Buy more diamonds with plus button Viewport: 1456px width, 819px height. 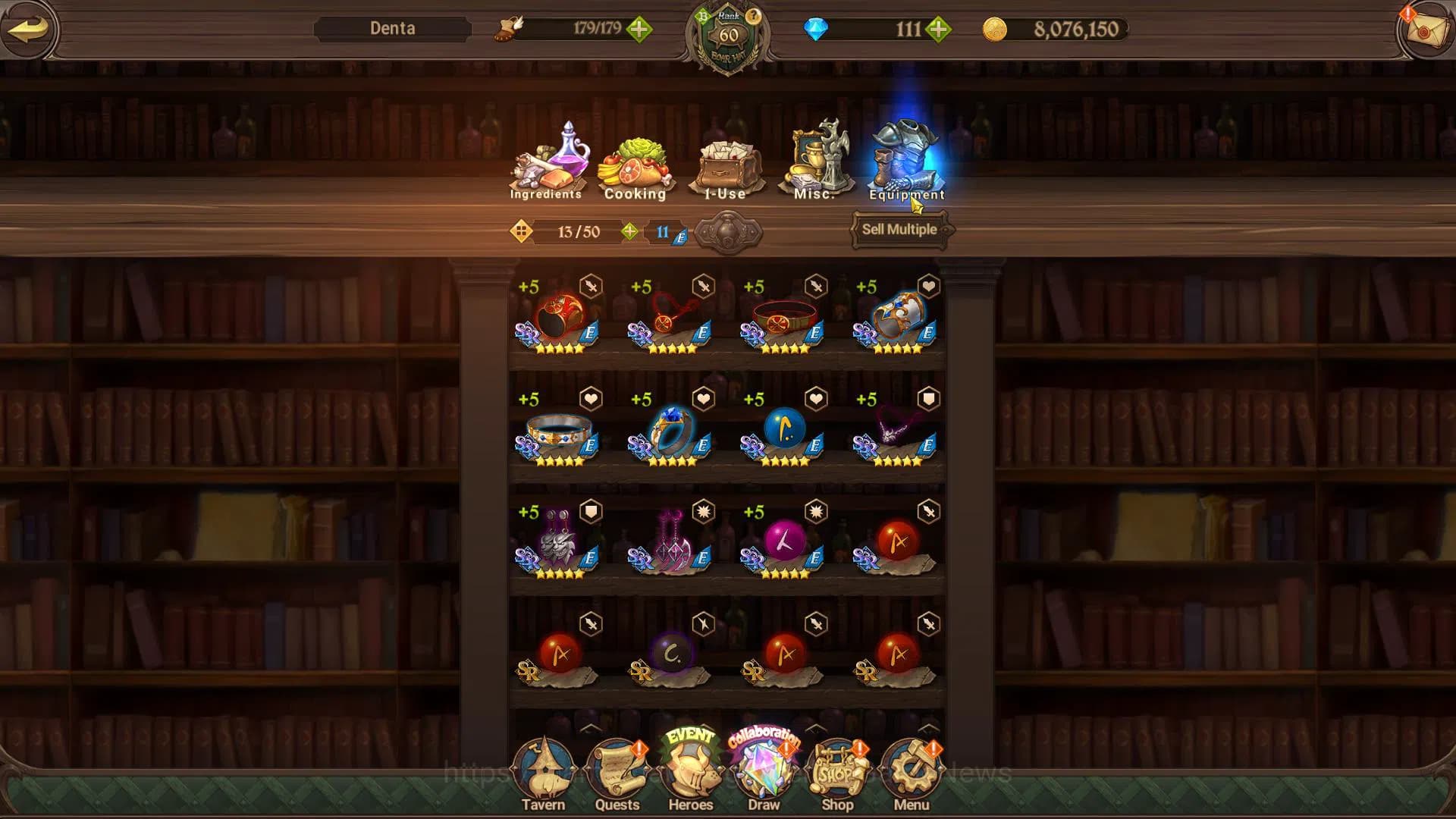point(939,30)
